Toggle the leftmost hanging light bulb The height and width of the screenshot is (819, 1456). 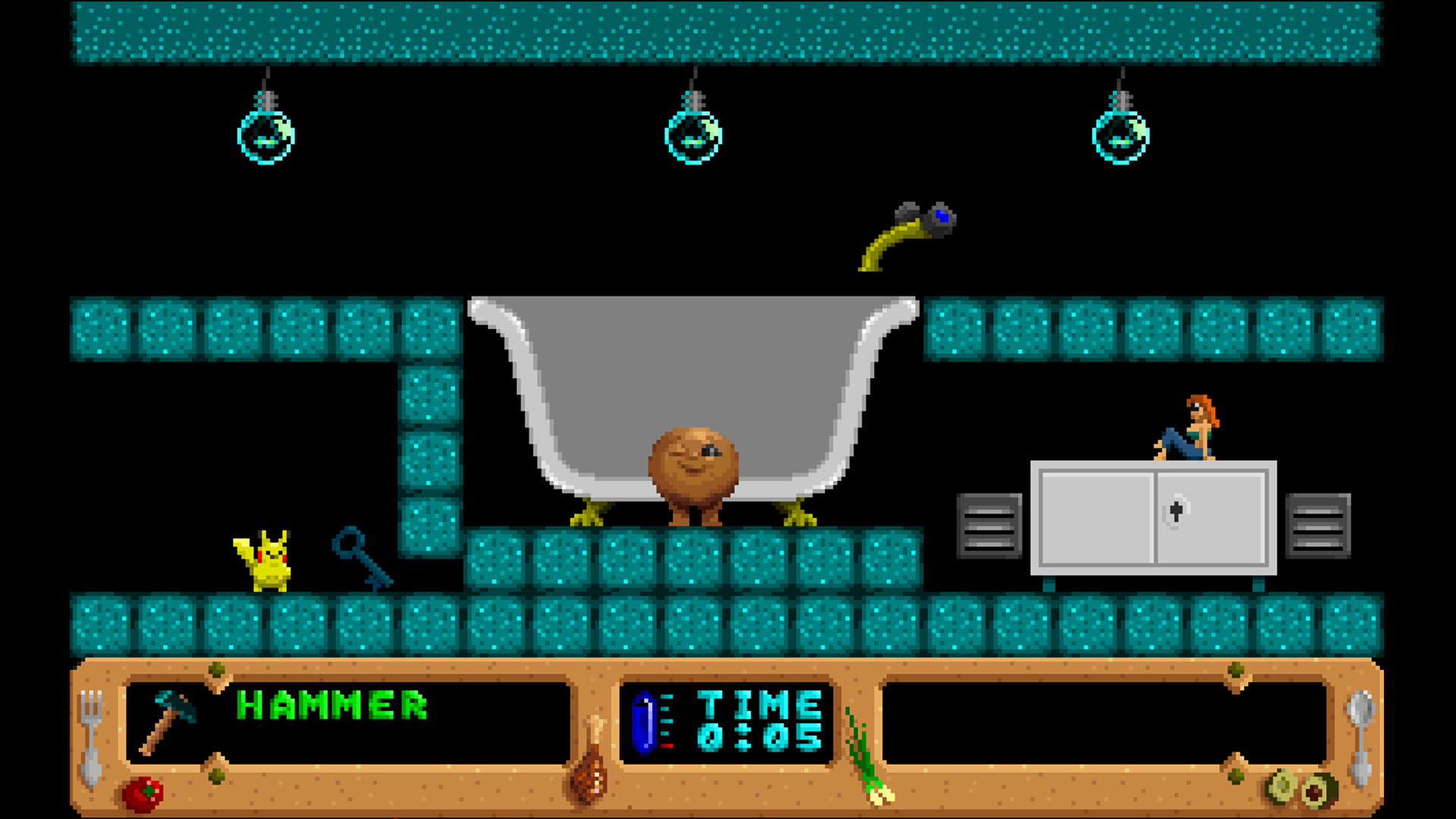tap(265, 136)
